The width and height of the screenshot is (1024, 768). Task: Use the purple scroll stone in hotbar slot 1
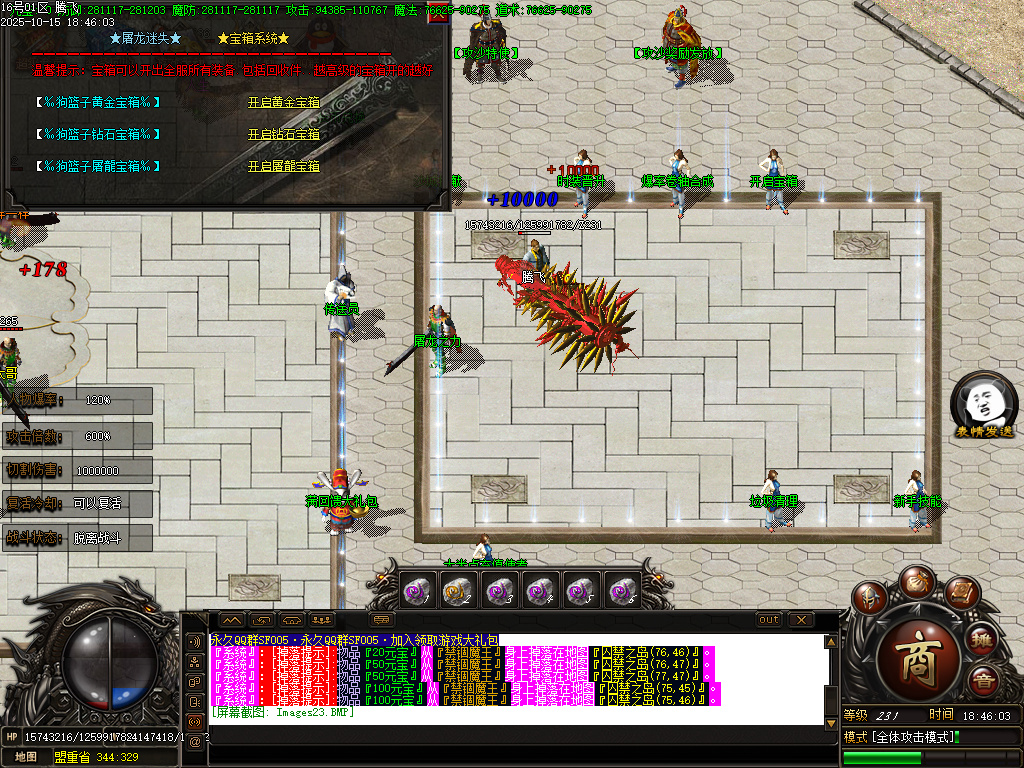416,592
